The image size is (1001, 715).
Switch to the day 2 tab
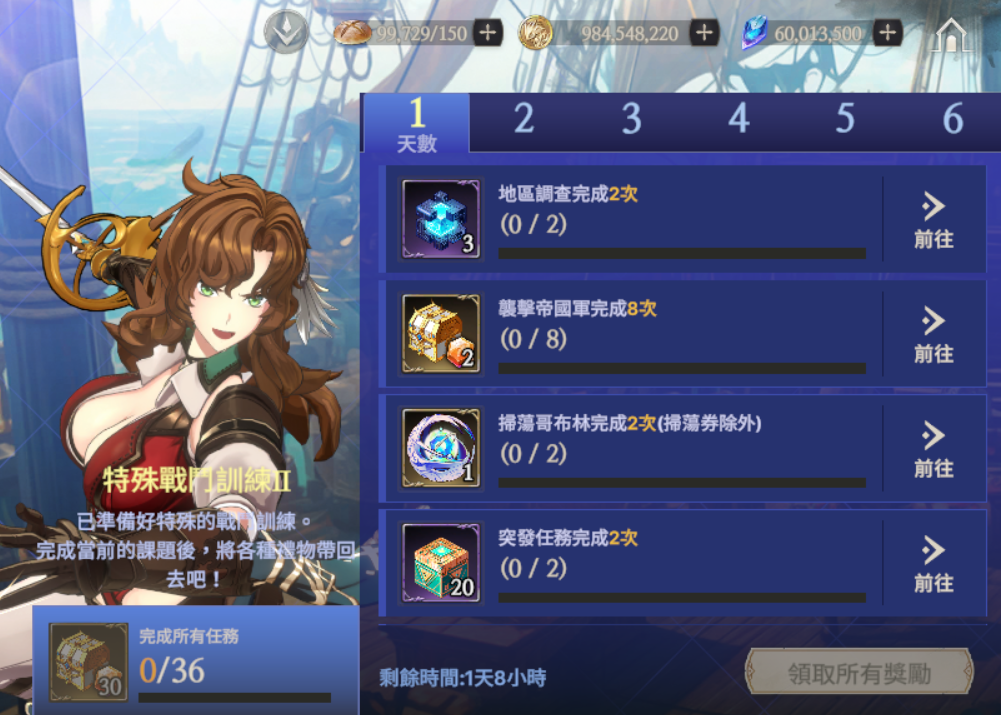(524, 121)
